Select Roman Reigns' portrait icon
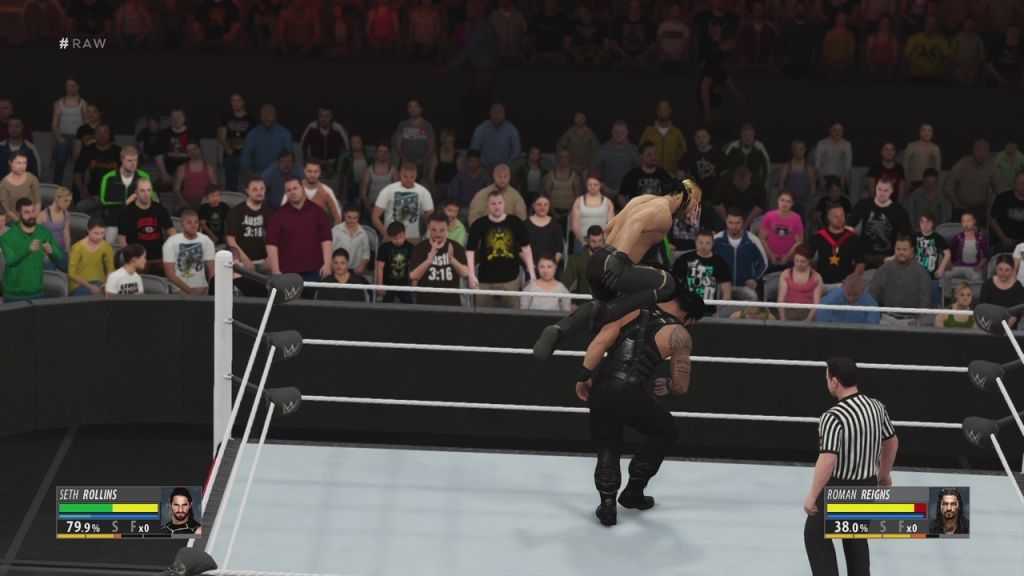 point(948,510)
